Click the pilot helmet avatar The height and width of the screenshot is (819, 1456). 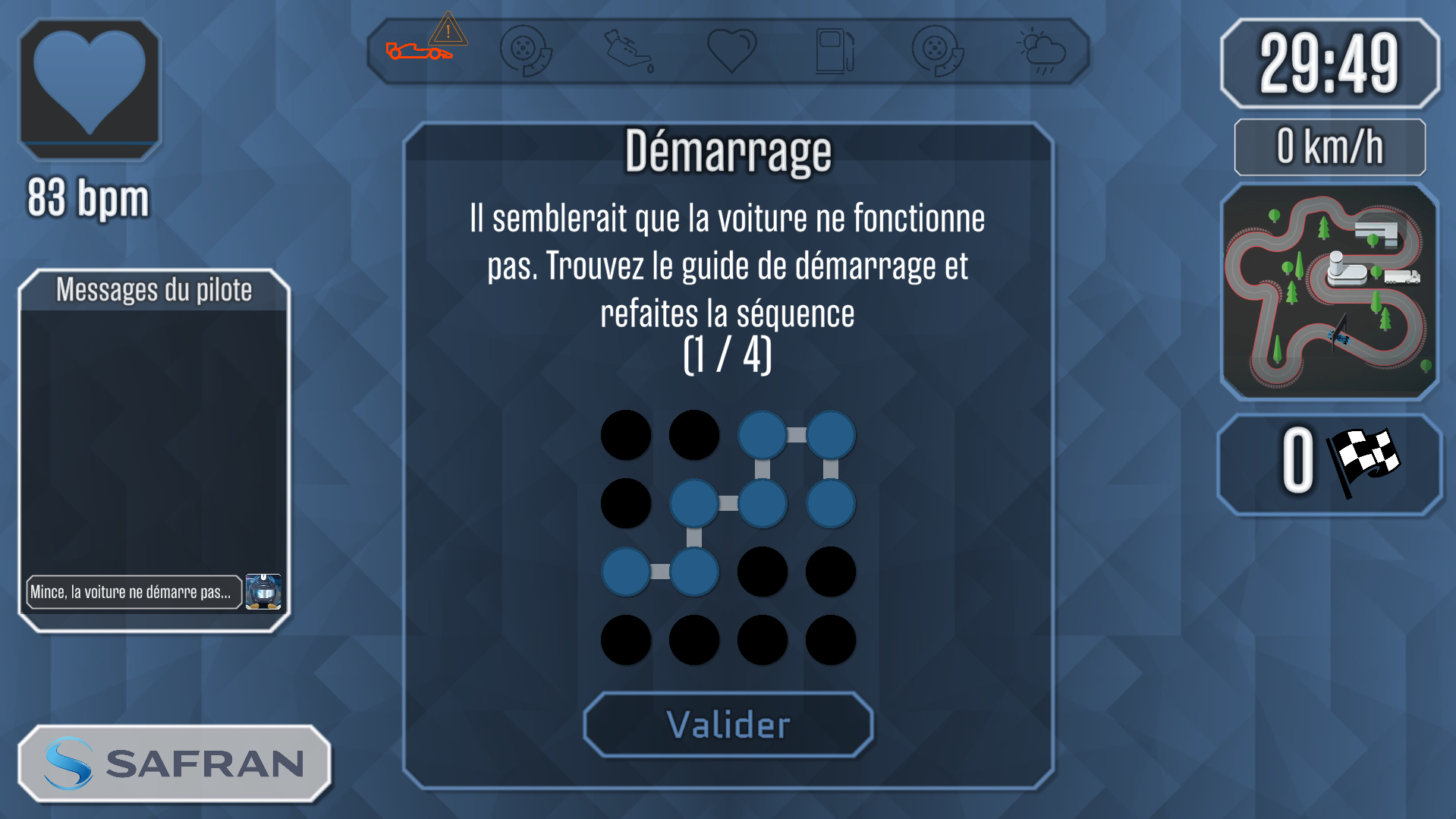[x=263, y=591]
